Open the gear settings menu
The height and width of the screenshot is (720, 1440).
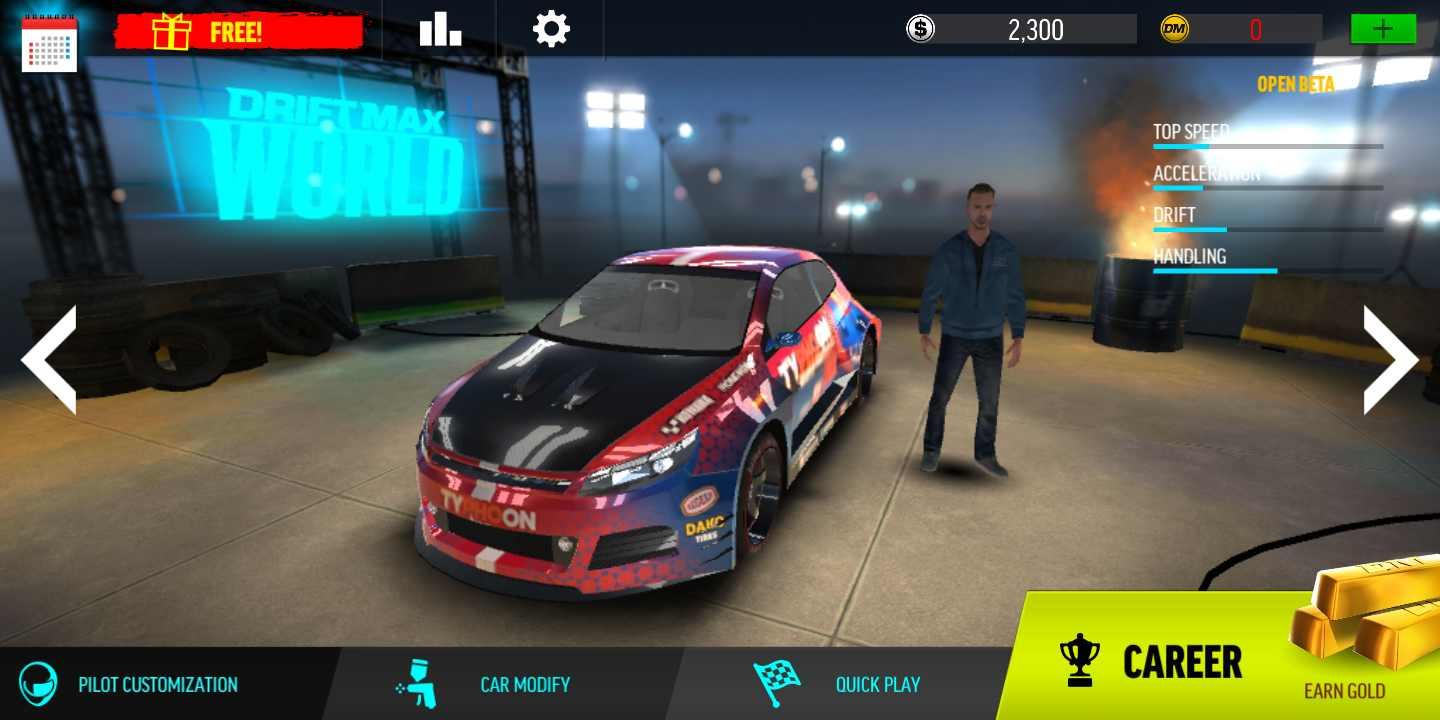pyautogui.click(x=551, y=29)
